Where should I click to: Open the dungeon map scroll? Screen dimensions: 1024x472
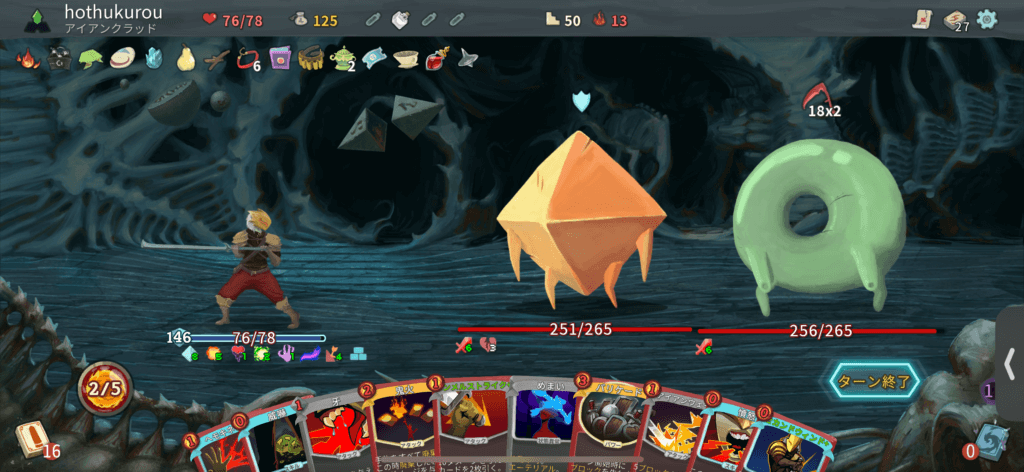[922, 19]
